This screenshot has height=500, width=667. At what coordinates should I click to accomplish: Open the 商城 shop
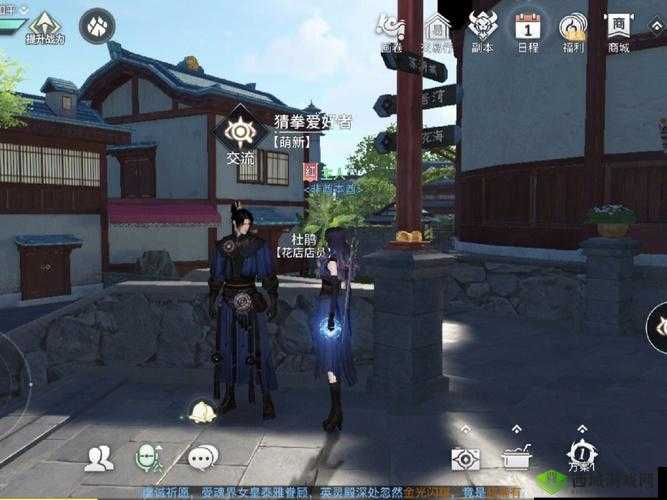619,28
